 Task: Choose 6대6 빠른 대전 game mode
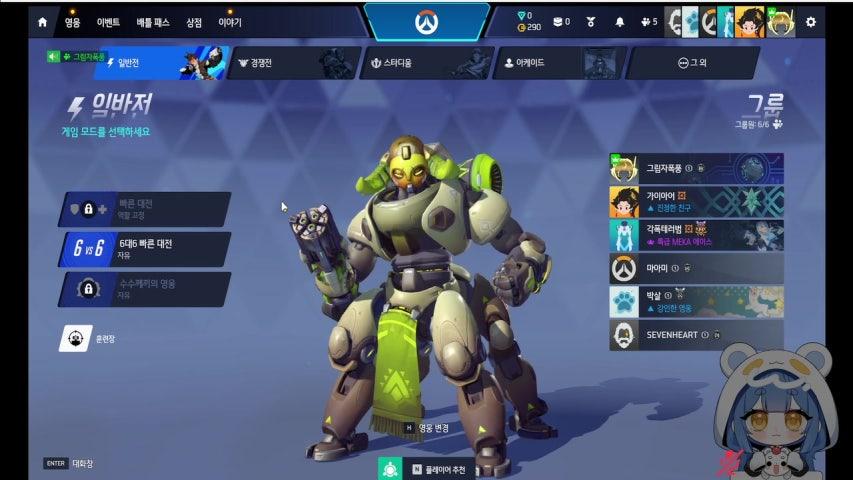(x=145, y=248)
